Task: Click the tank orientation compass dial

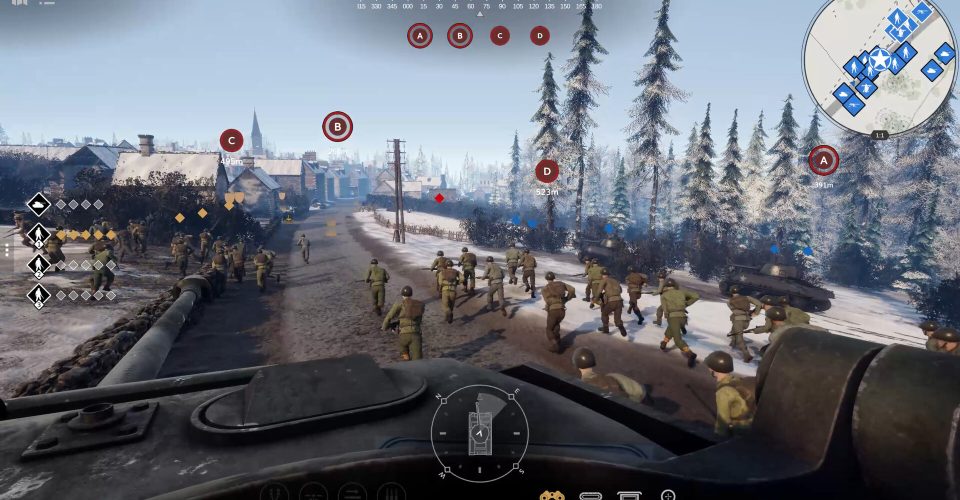Action: 480,432
